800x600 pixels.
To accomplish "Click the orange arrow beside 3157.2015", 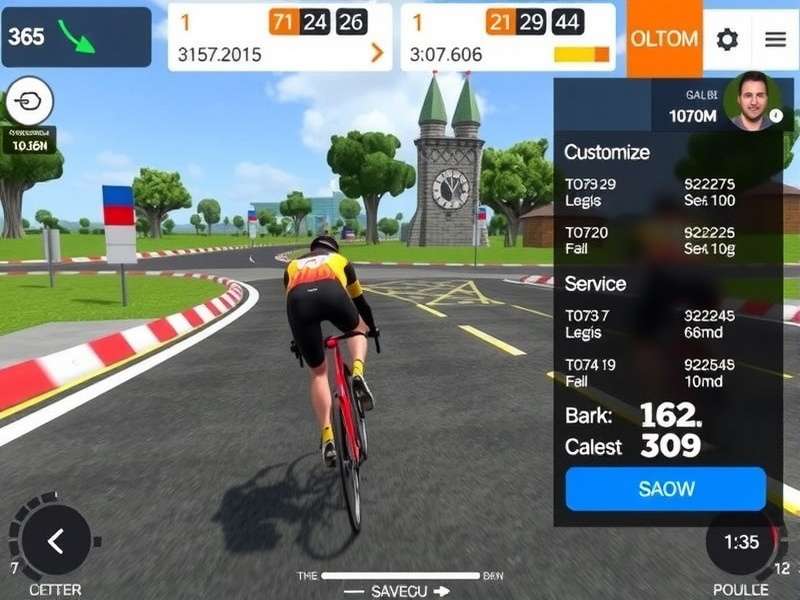I will pos(377,54).
